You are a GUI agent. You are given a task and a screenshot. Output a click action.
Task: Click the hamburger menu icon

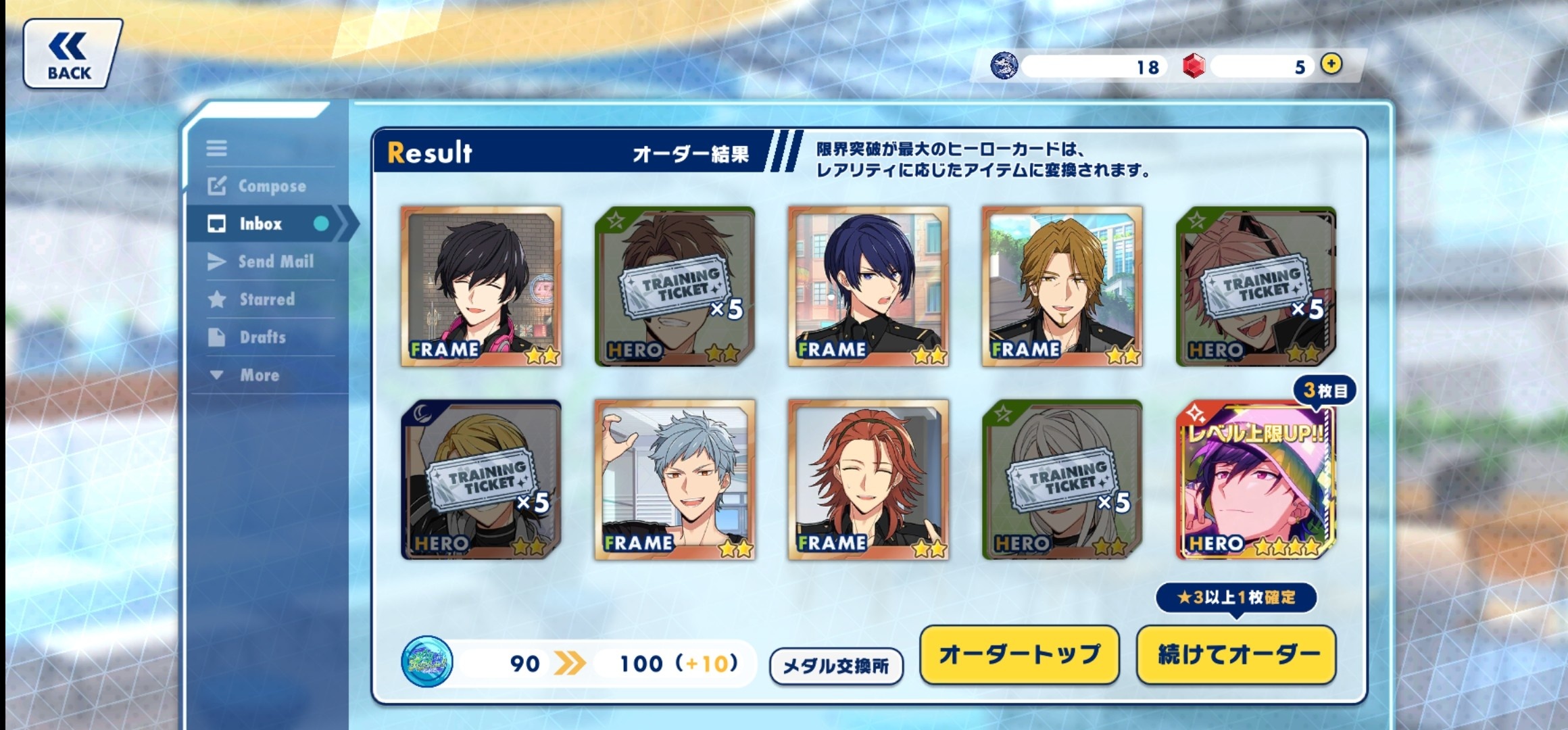point(217,148)
